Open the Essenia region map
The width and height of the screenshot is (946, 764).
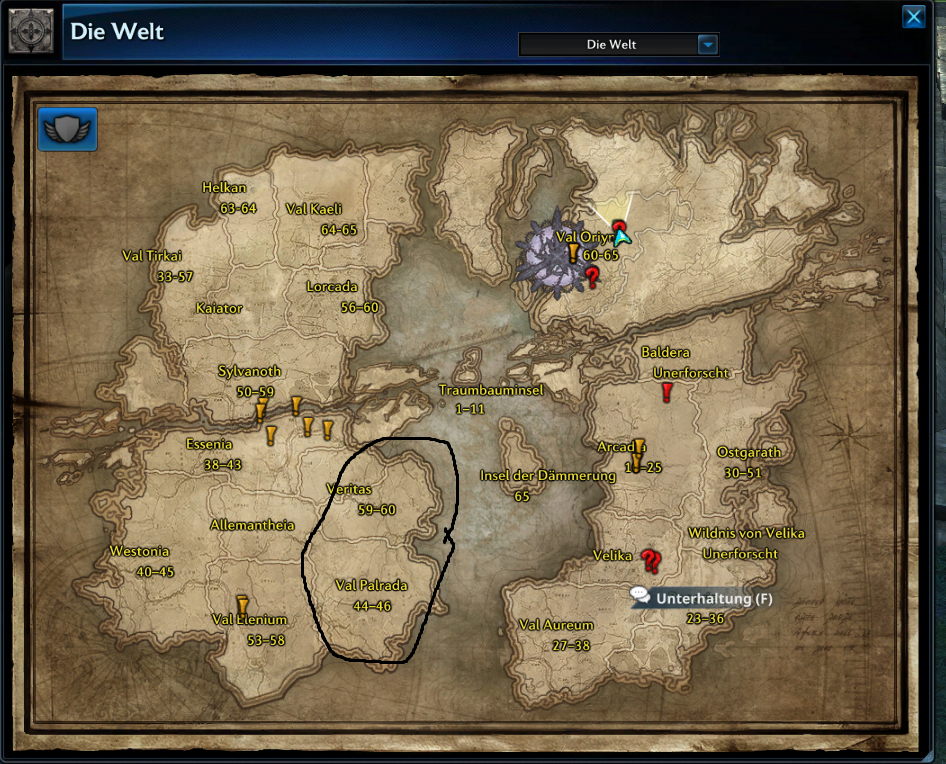coord(209,444)
